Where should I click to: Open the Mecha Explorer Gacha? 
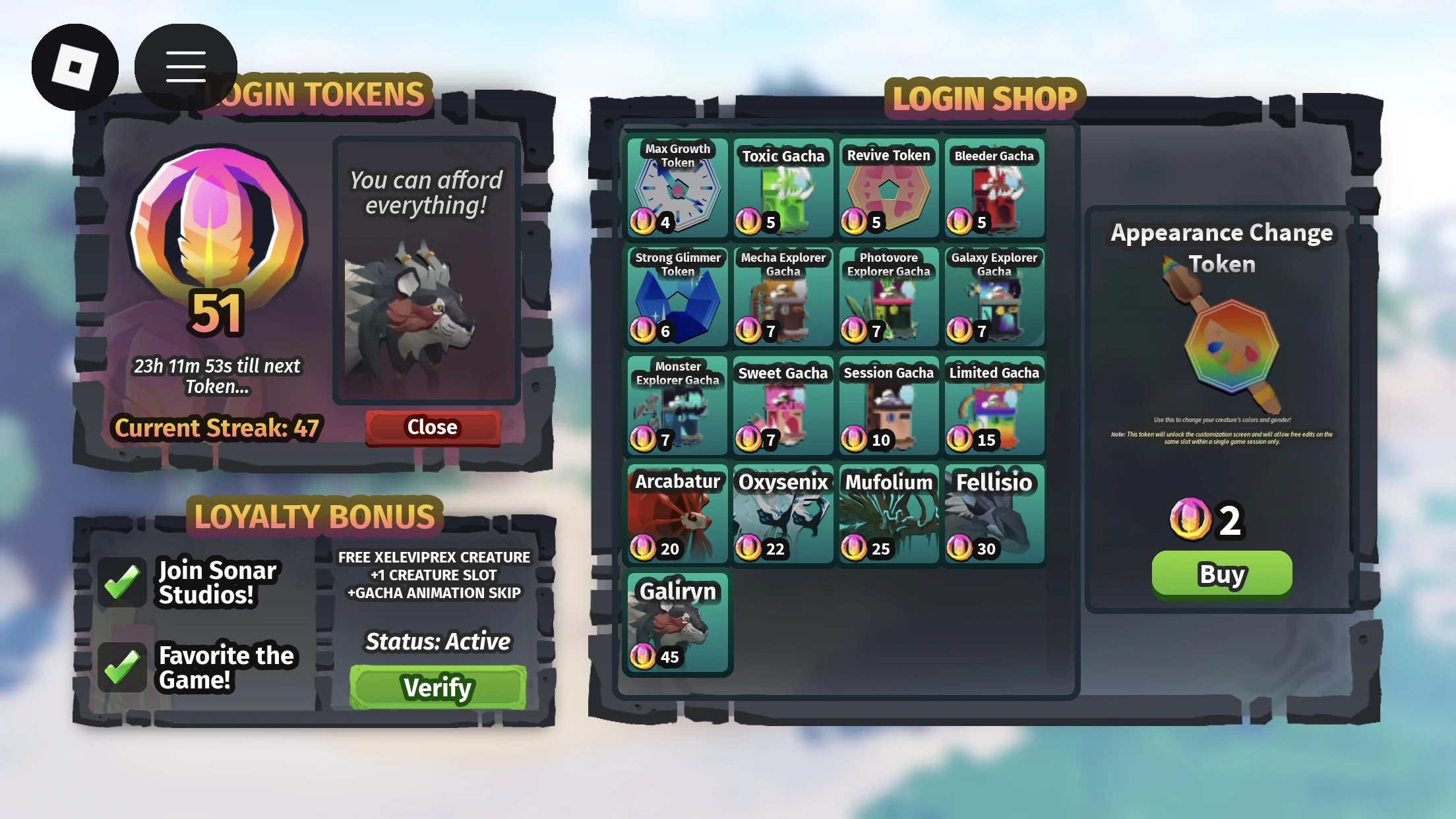pos(783,297)
